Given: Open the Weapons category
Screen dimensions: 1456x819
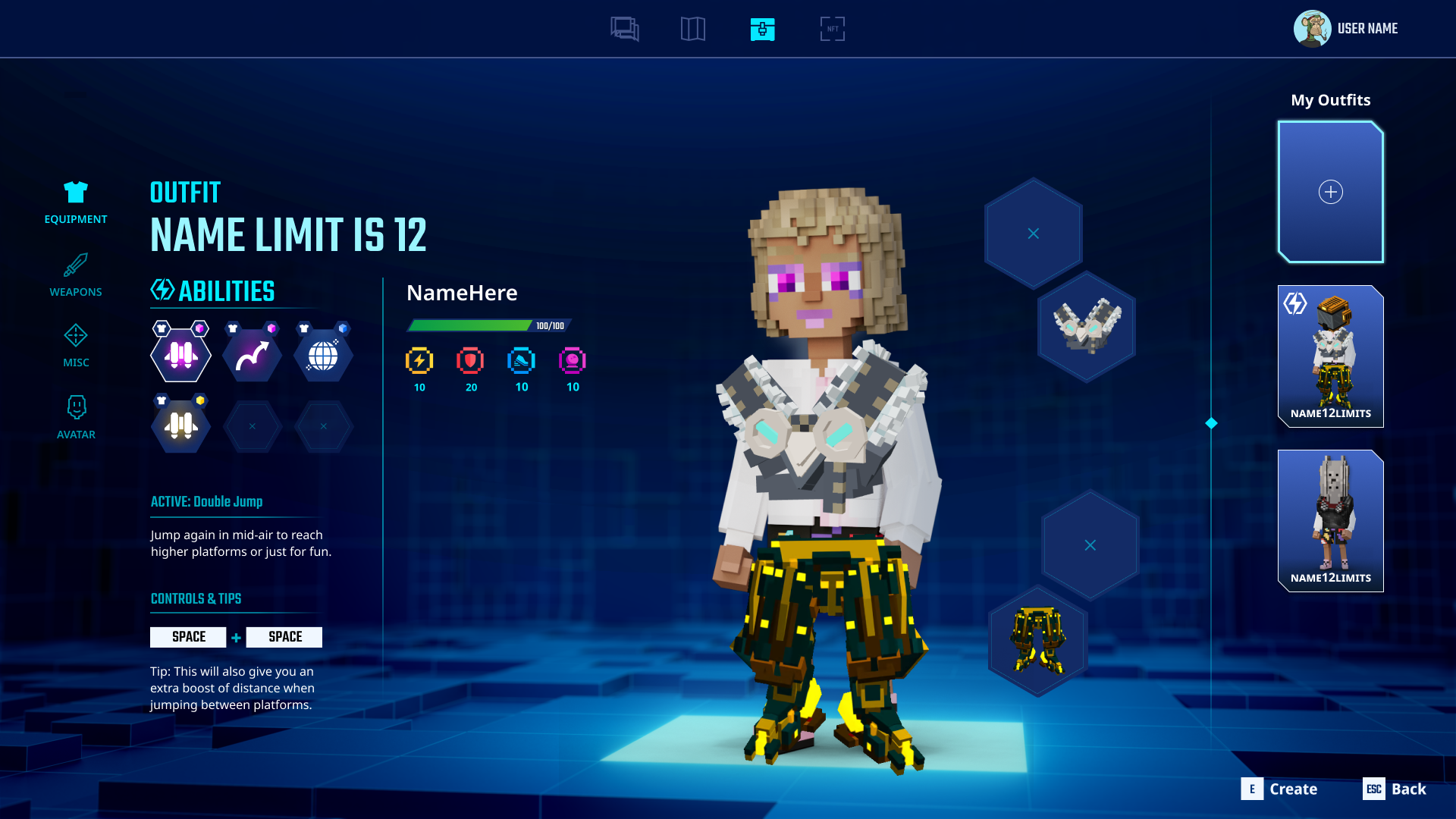Looking at the screenshot, I should click(76, 275).
